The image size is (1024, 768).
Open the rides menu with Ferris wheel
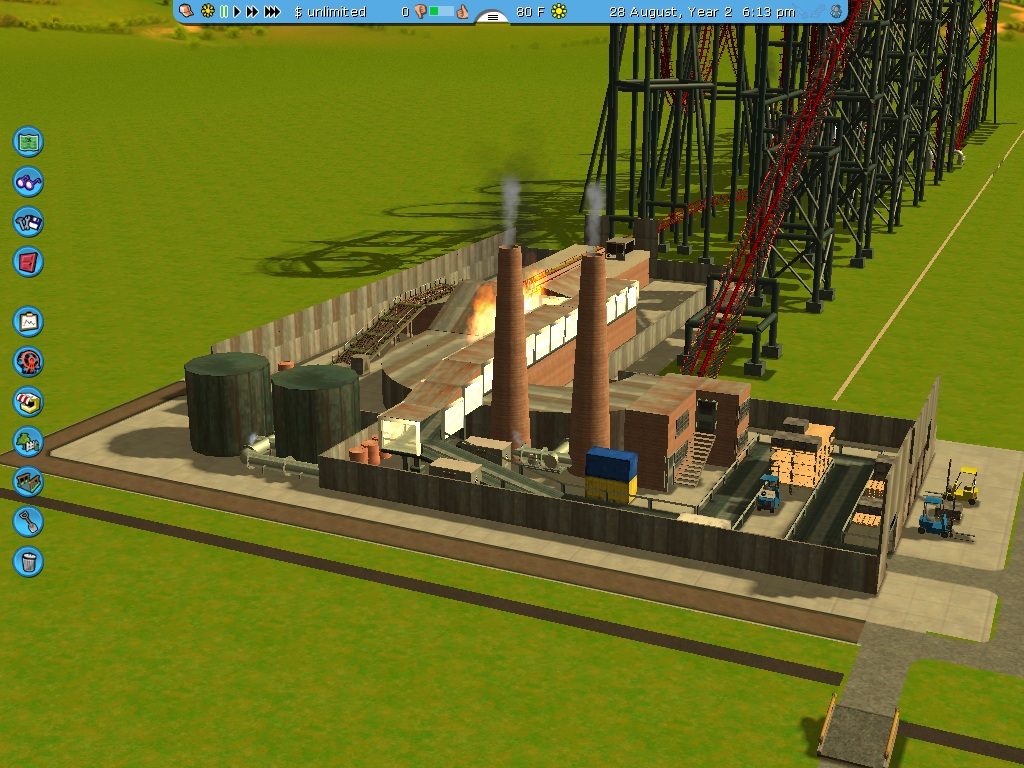28,361
